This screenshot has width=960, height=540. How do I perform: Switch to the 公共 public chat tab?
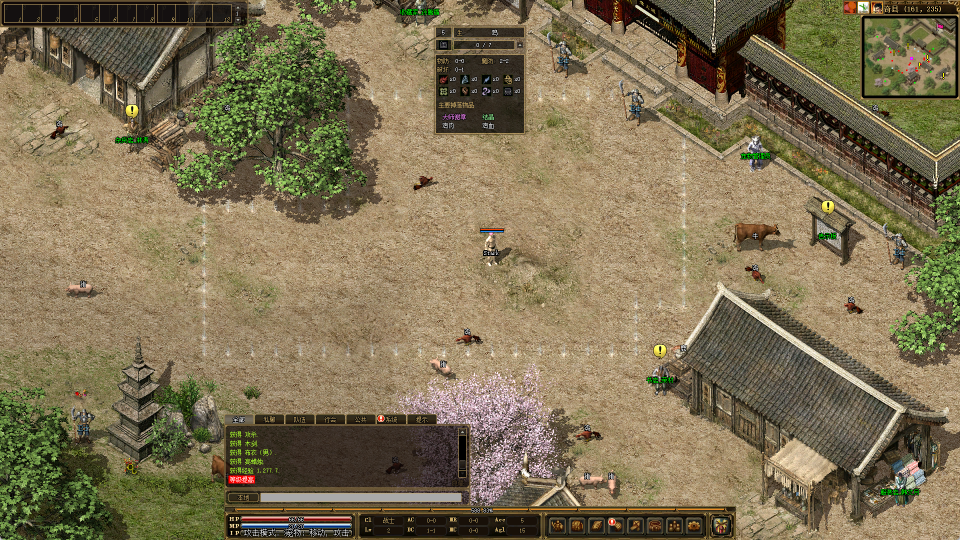(x=360, y=420)
